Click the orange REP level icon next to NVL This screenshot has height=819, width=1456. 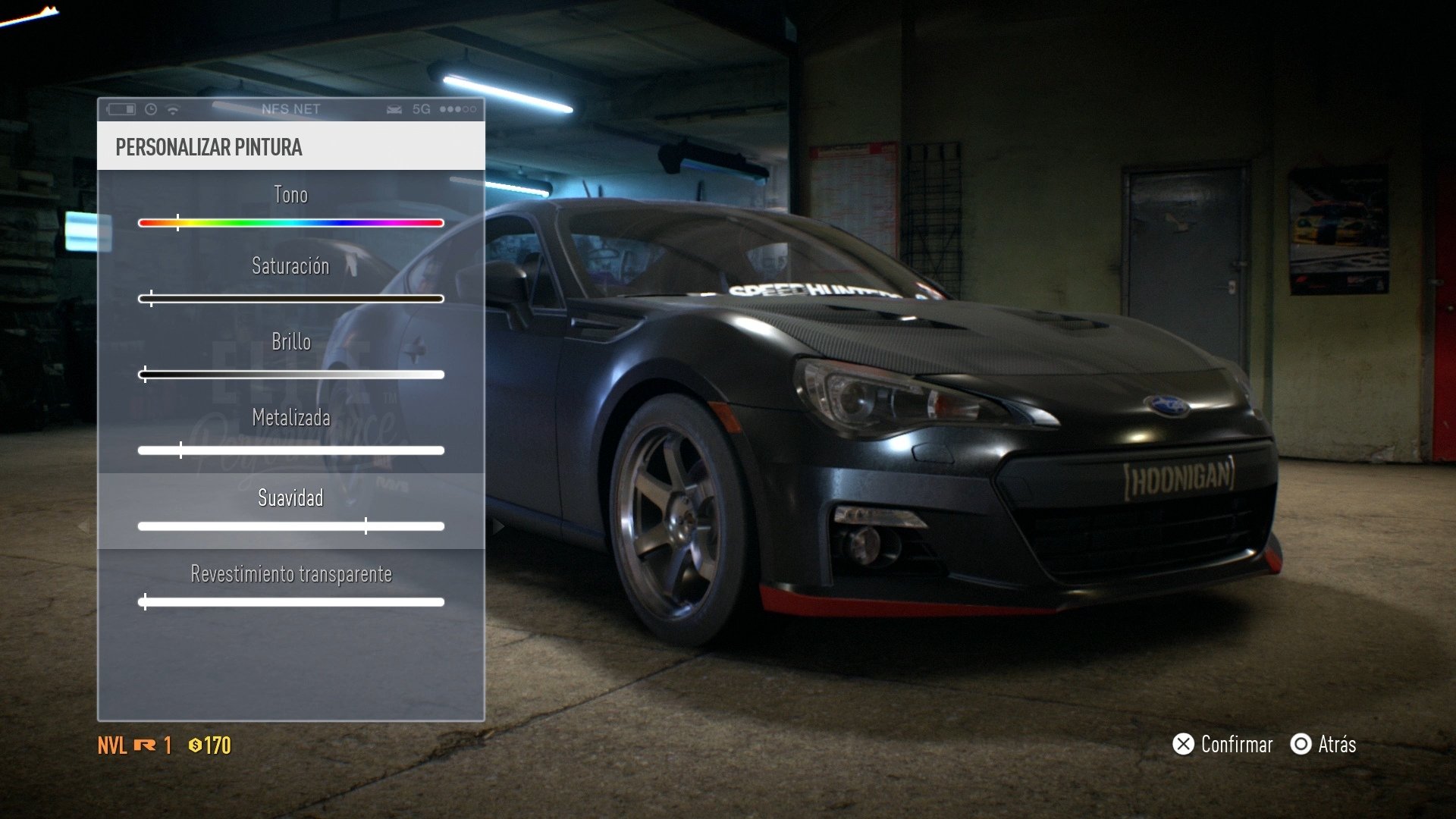coord(144,745)
